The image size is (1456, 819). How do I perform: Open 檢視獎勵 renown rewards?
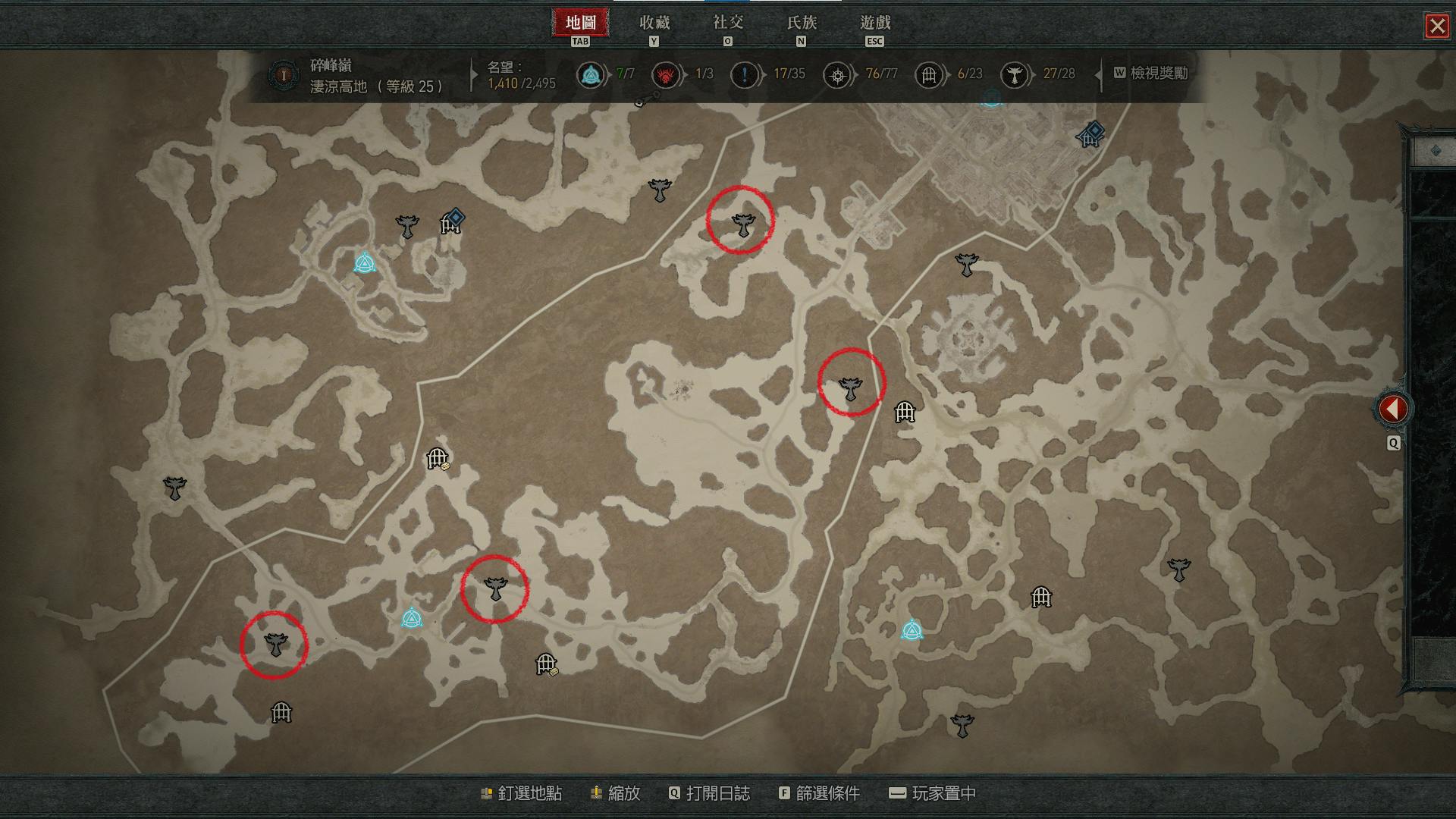point(1150,74)
